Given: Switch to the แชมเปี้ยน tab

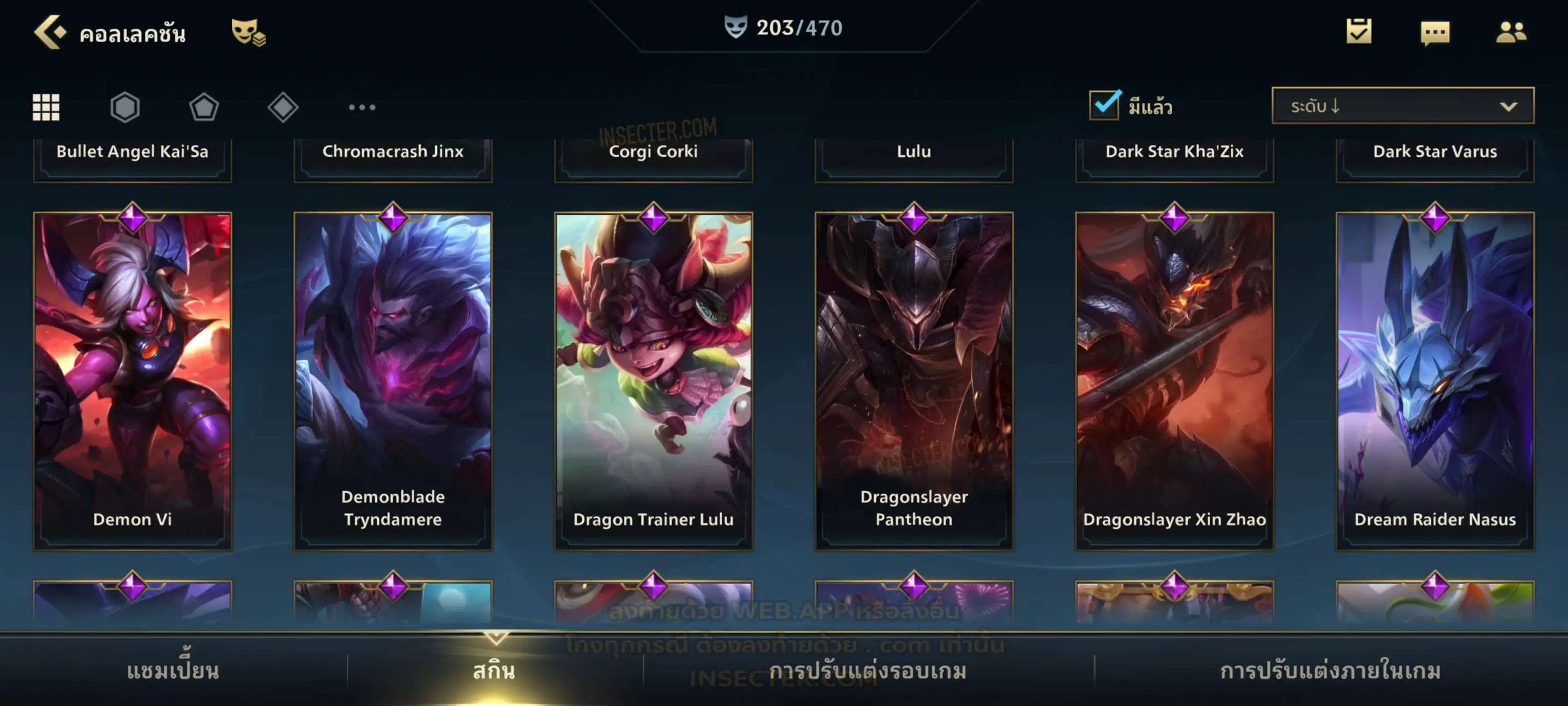Looking at the screenshot, I should (x=173, y=670).
